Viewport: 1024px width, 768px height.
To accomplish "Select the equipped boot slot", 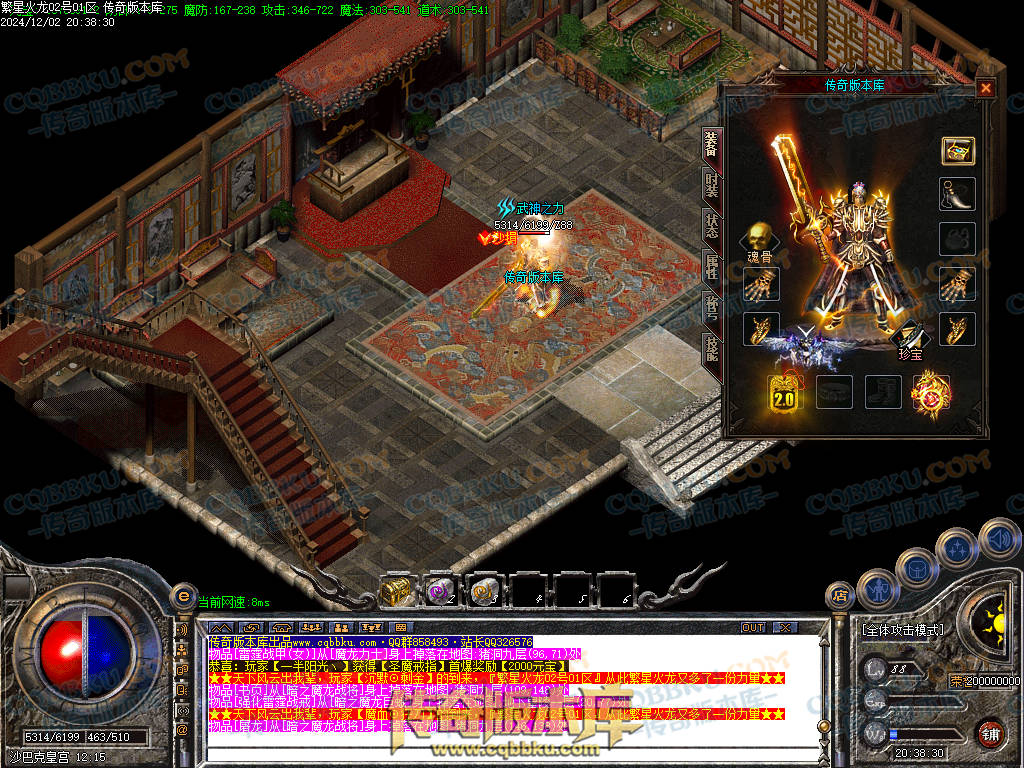I will tap(883, 392).
